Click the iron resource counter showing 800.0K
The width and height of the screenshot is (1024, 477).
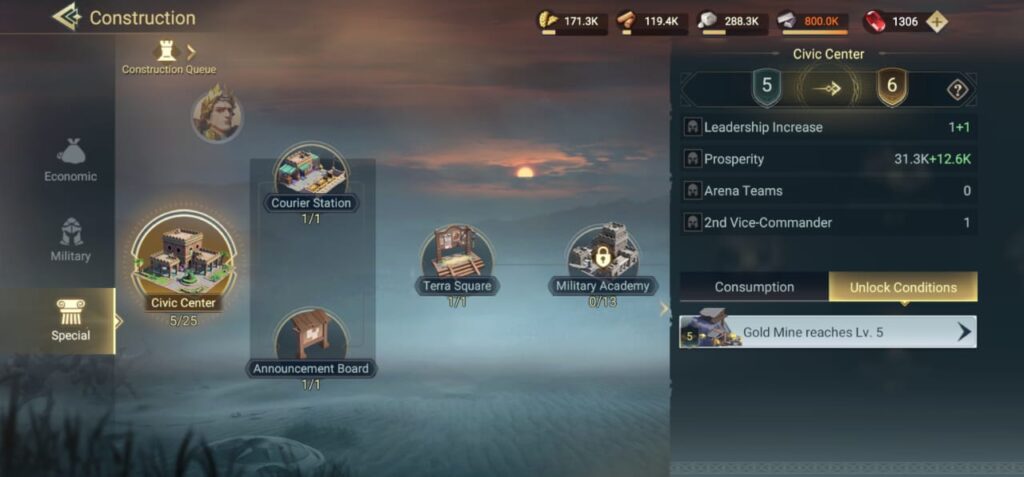[x=812, y=21]
